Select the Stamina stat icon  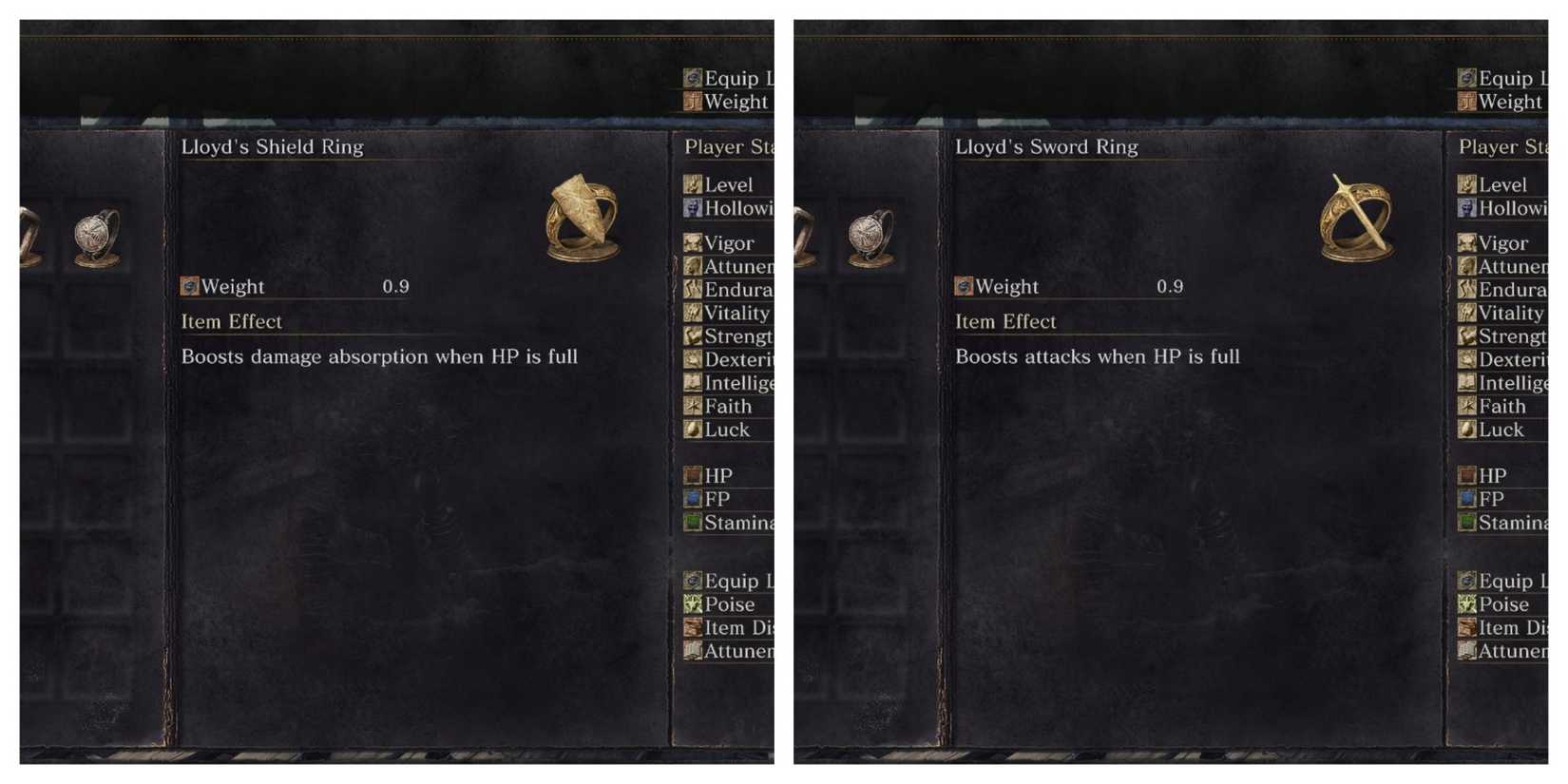point(693,522)
